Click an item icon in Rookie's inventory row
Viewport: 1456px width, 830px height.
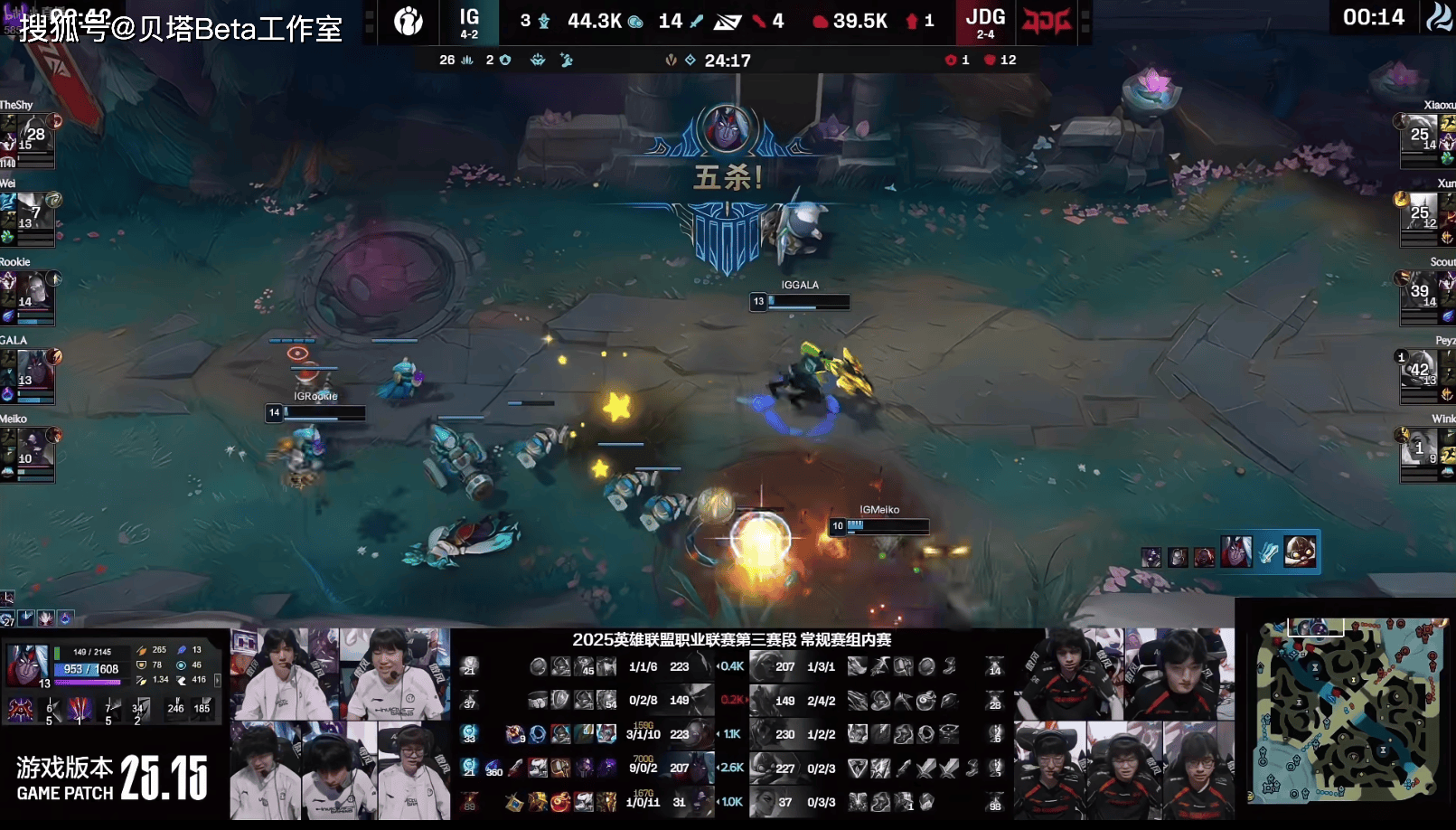(560, 734)
